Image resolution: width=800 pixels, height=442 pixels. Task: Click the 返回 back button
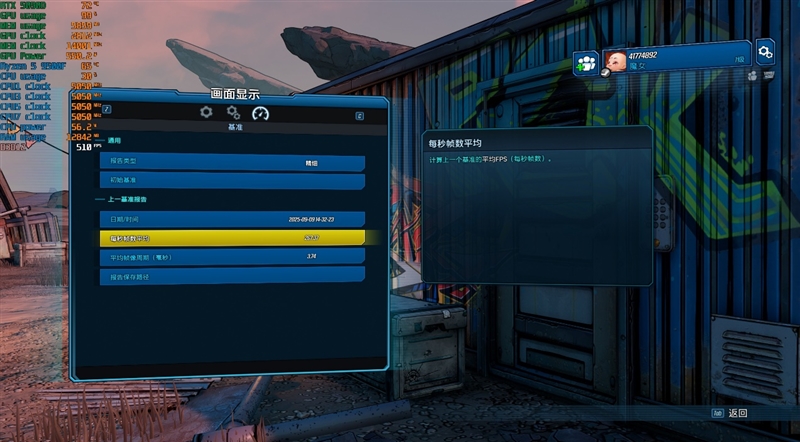[x=730, y=413]
